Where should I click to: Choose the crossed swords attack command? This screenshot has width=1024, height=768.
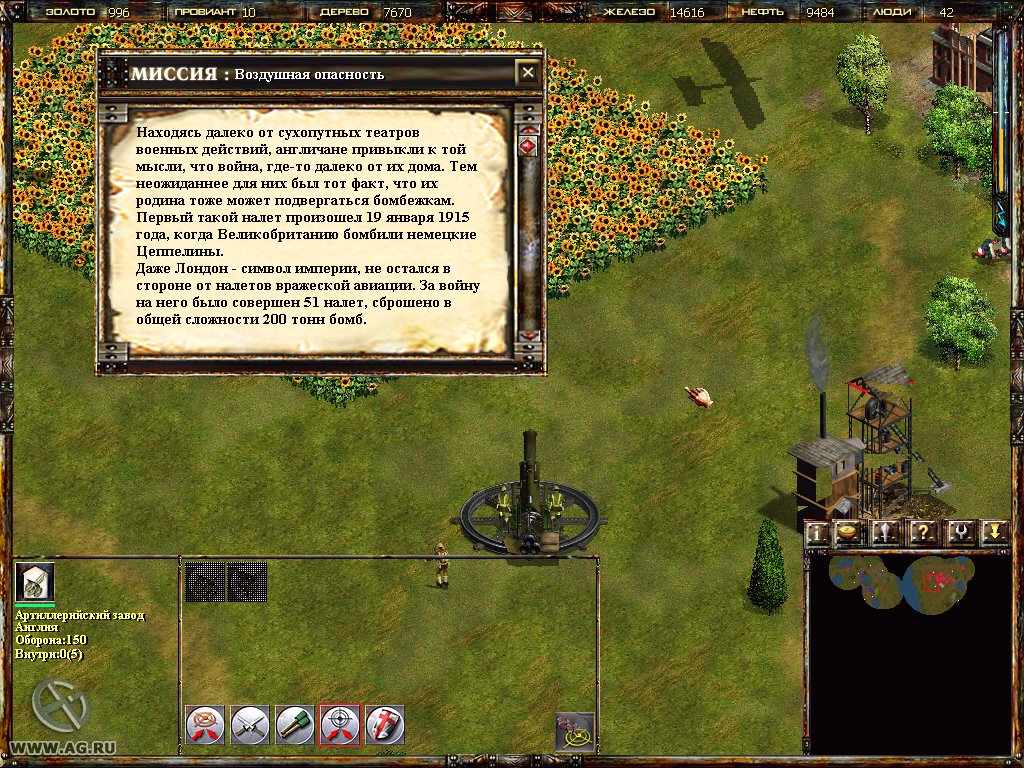click(249, 725)
